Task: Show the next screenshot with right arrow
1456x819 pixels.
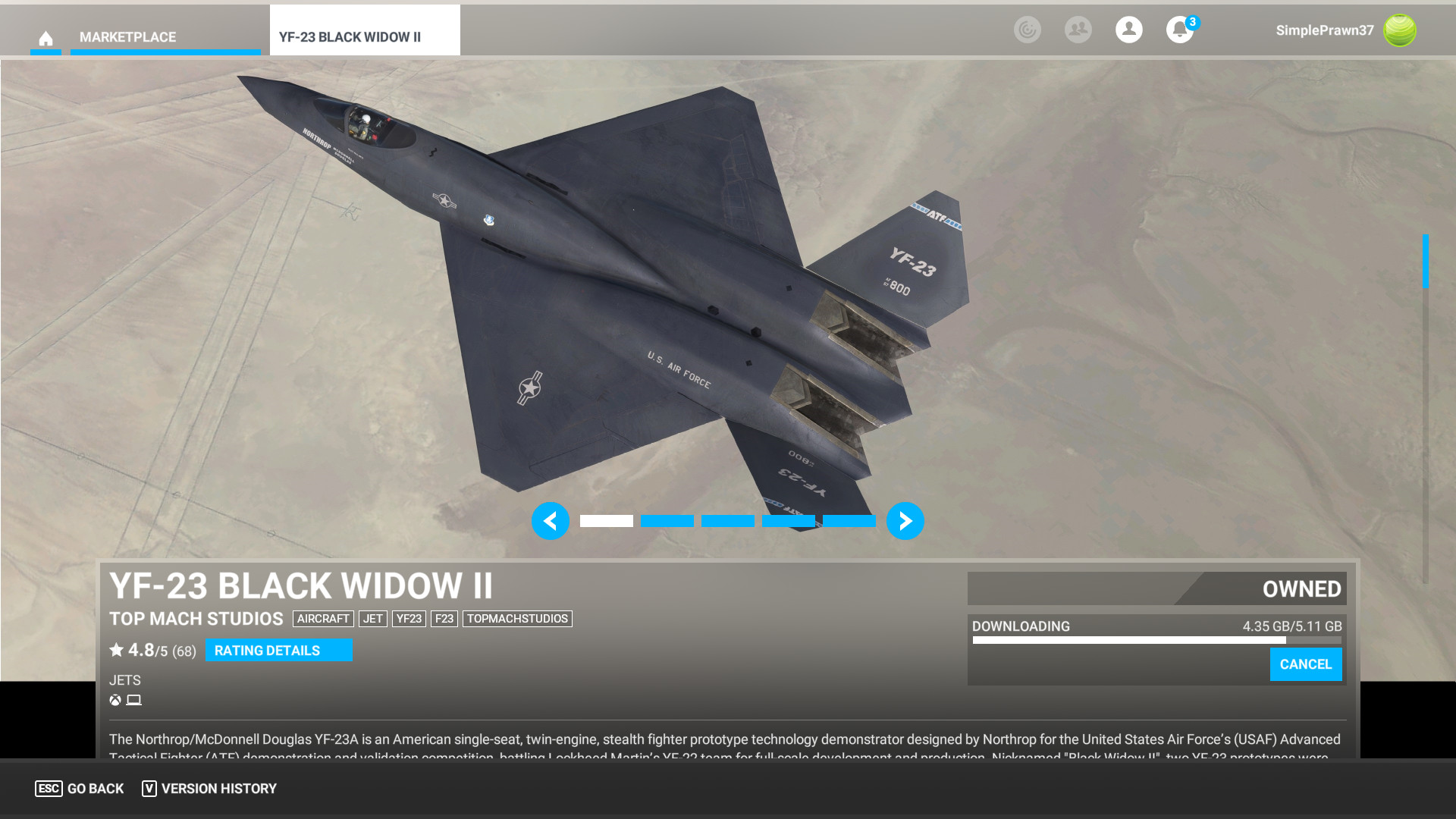Action: 905,521
